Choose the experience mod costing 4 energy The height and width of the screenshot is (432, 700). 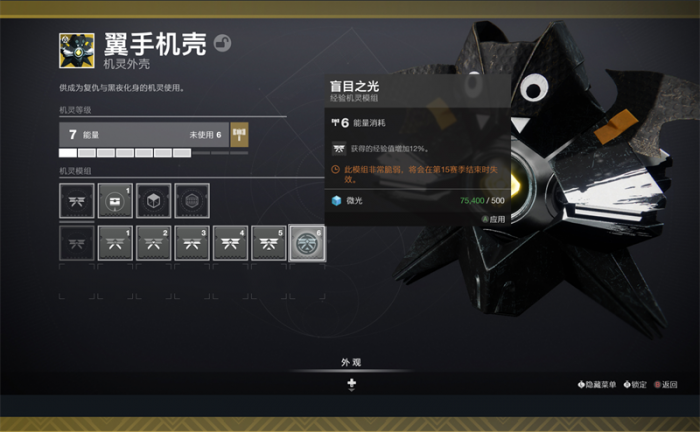pyautogui.click(x=230, y=243)
